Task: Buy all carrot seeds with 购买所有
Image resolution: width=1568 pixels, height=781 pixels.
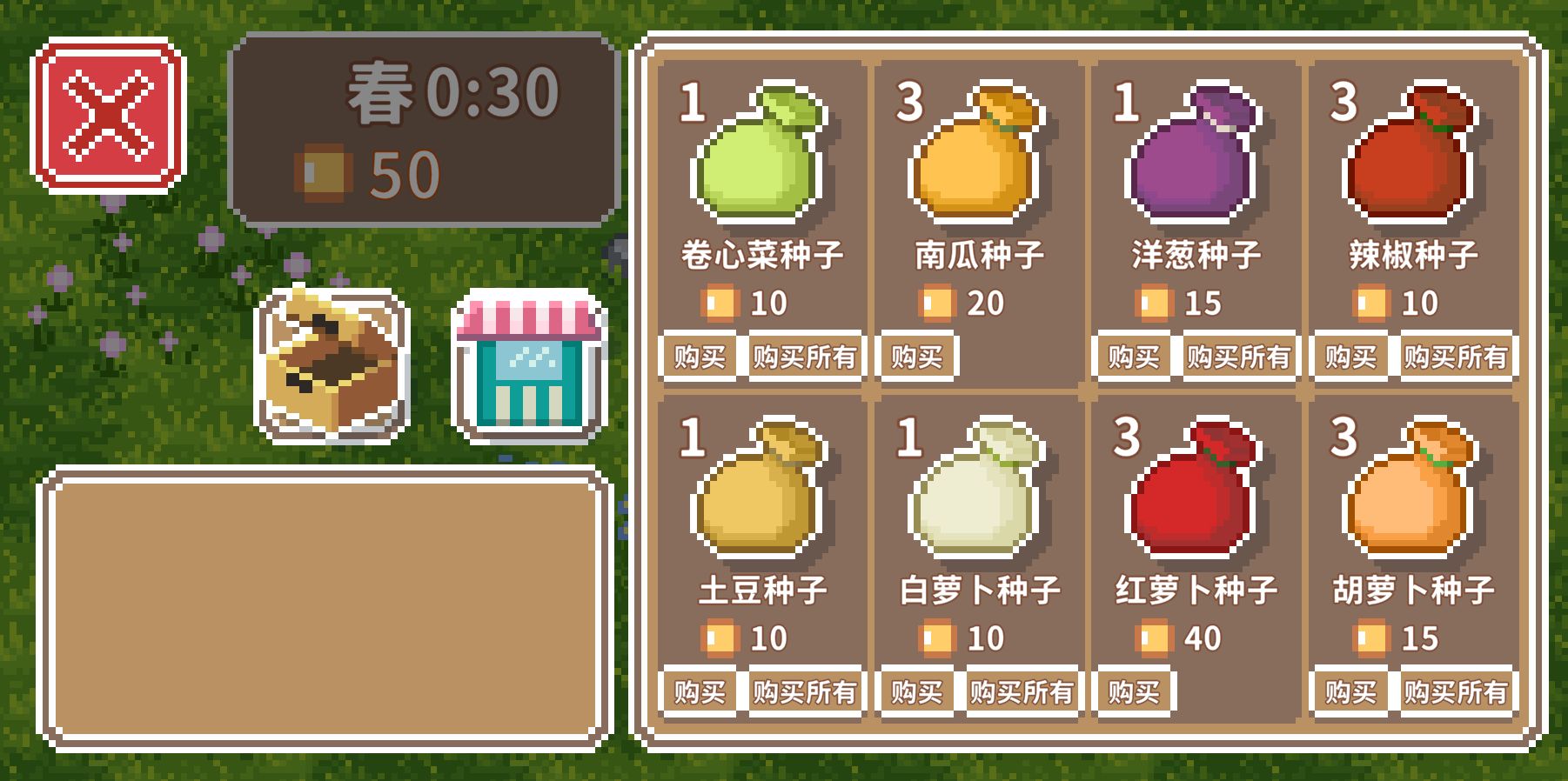Action: coord(1457,690)
